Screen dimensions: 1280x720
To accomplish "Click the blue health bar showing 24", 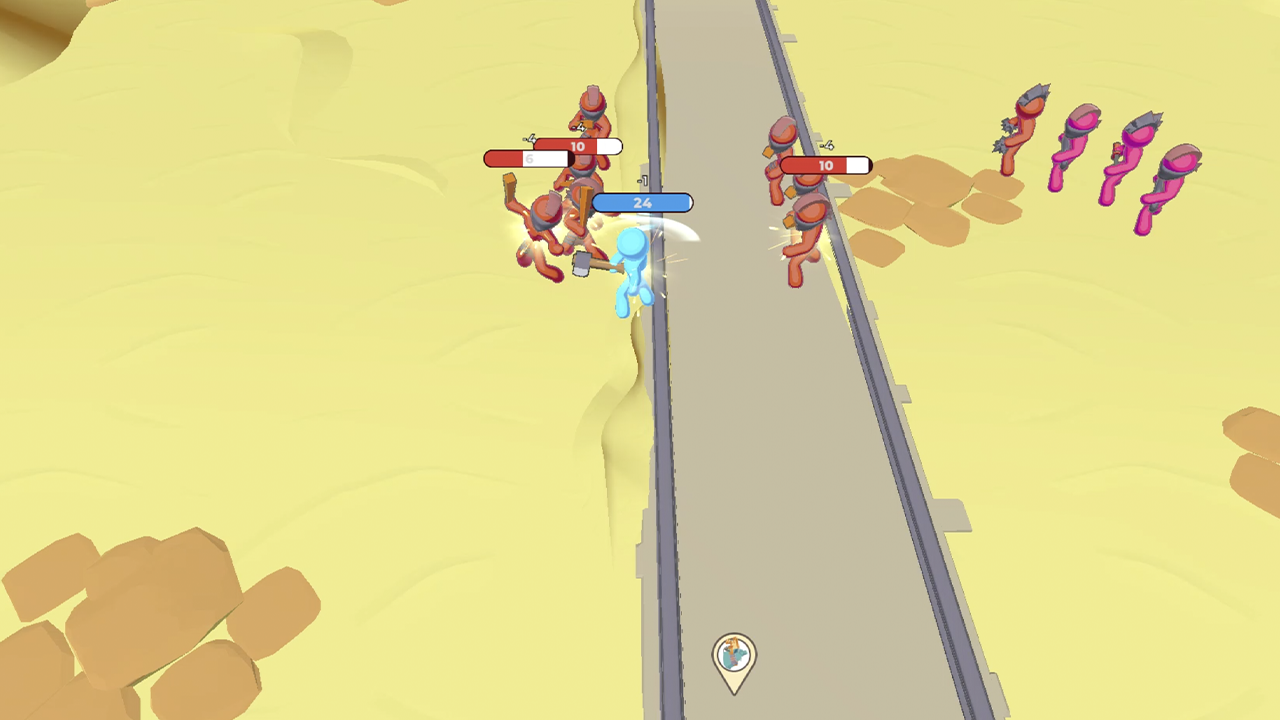I will [x=644, y=202].
